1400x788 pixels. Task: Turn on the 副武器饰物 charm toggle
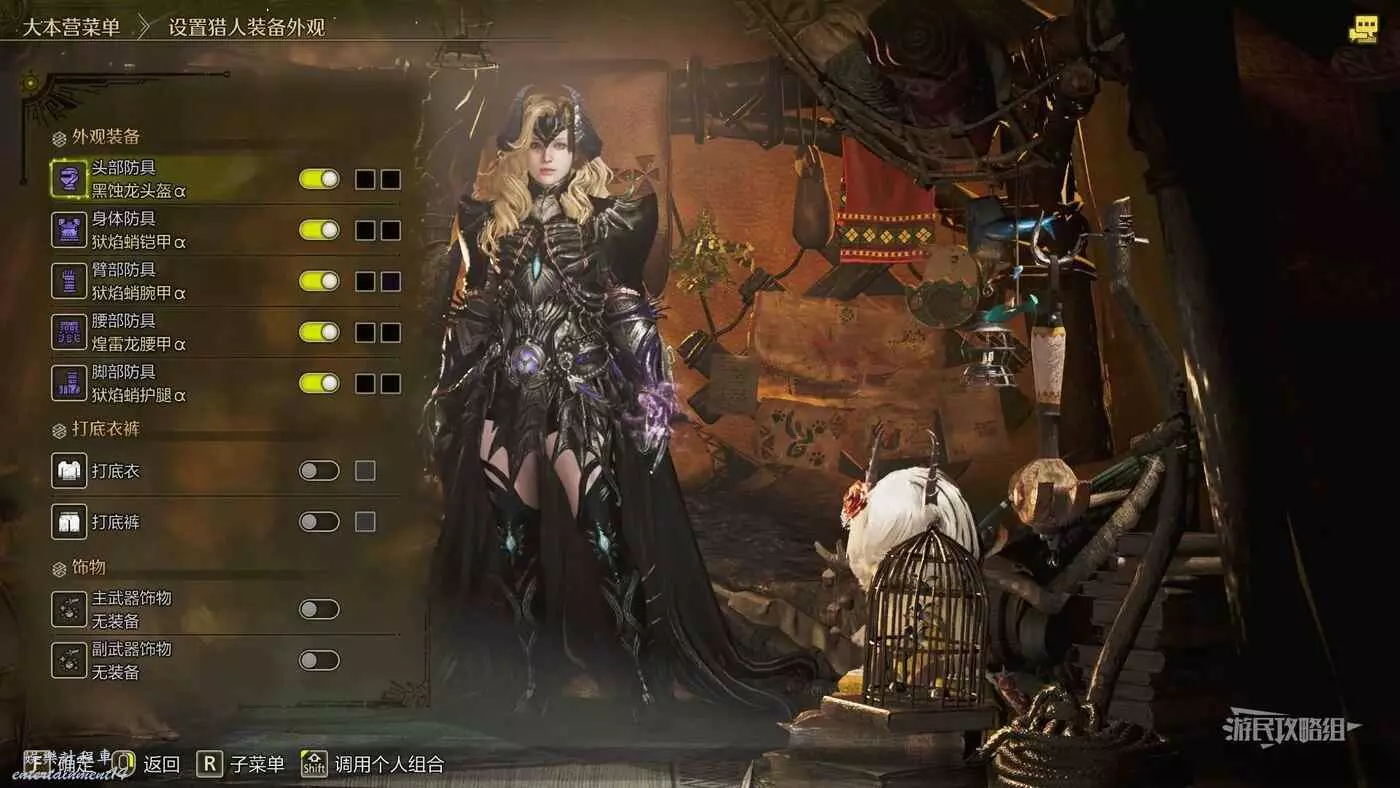pyautogui.click(x=319, y=660)
